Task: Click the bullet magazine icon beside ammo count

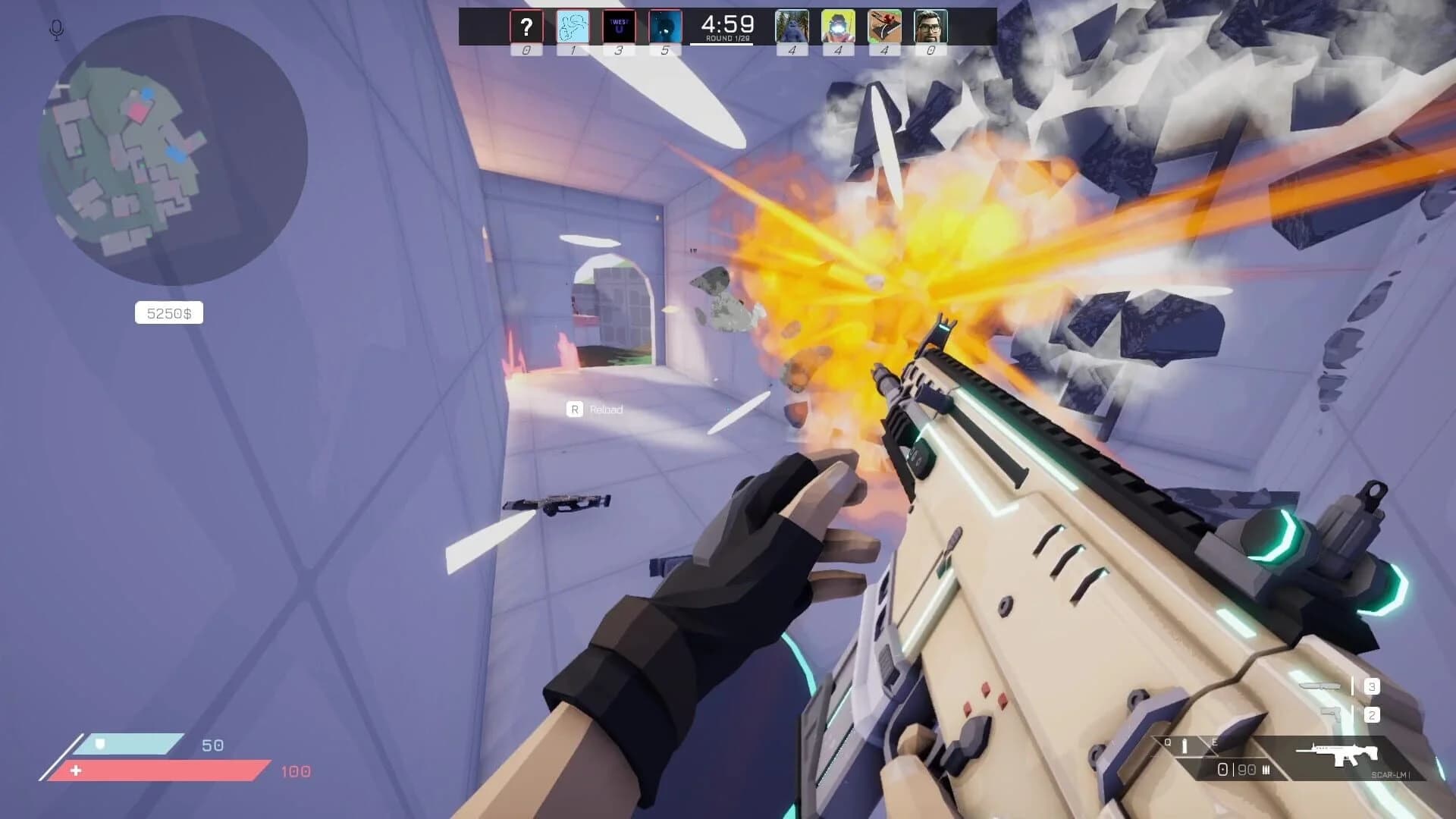Action: (1266, 770)
